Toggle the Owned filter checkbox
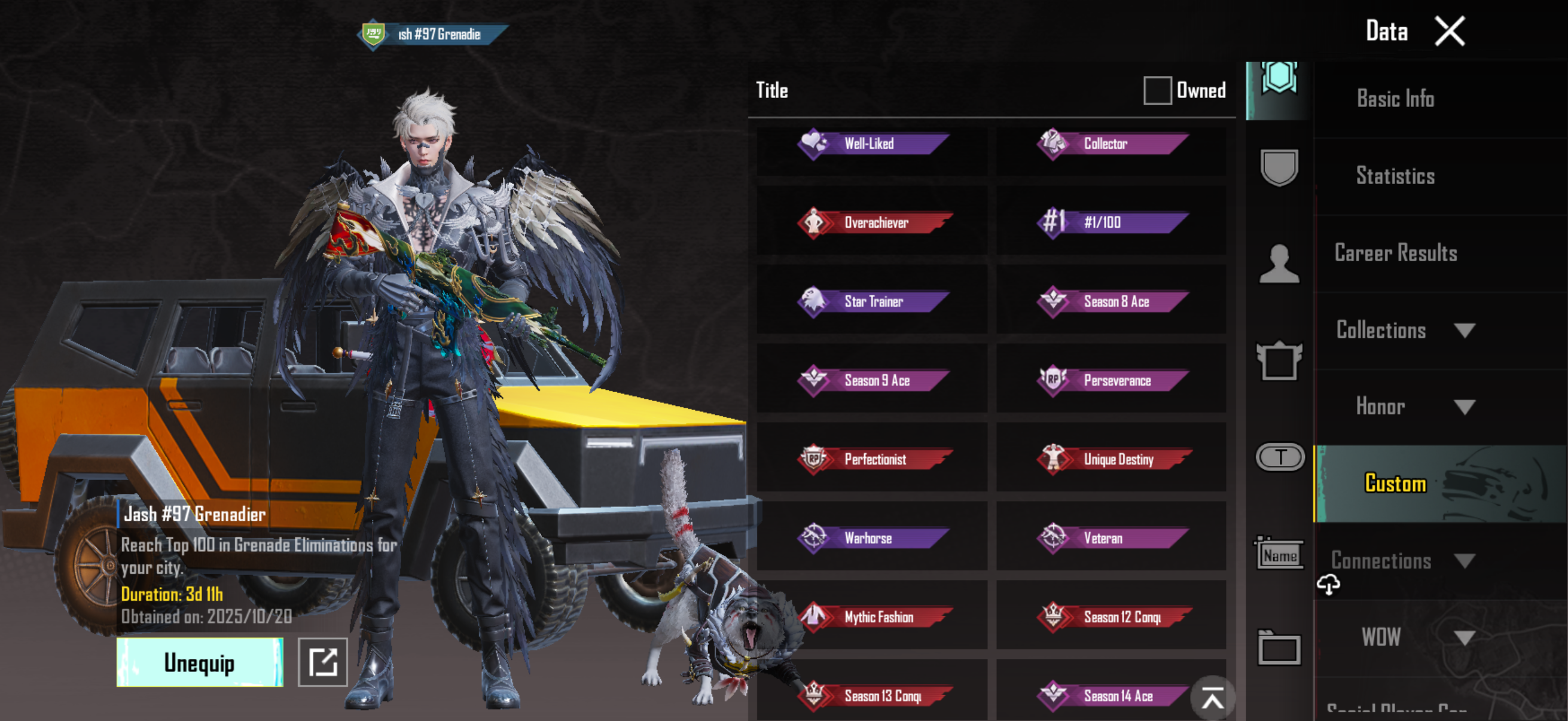The width and height of the screenshot is (1568, 721). (1157, 91)
